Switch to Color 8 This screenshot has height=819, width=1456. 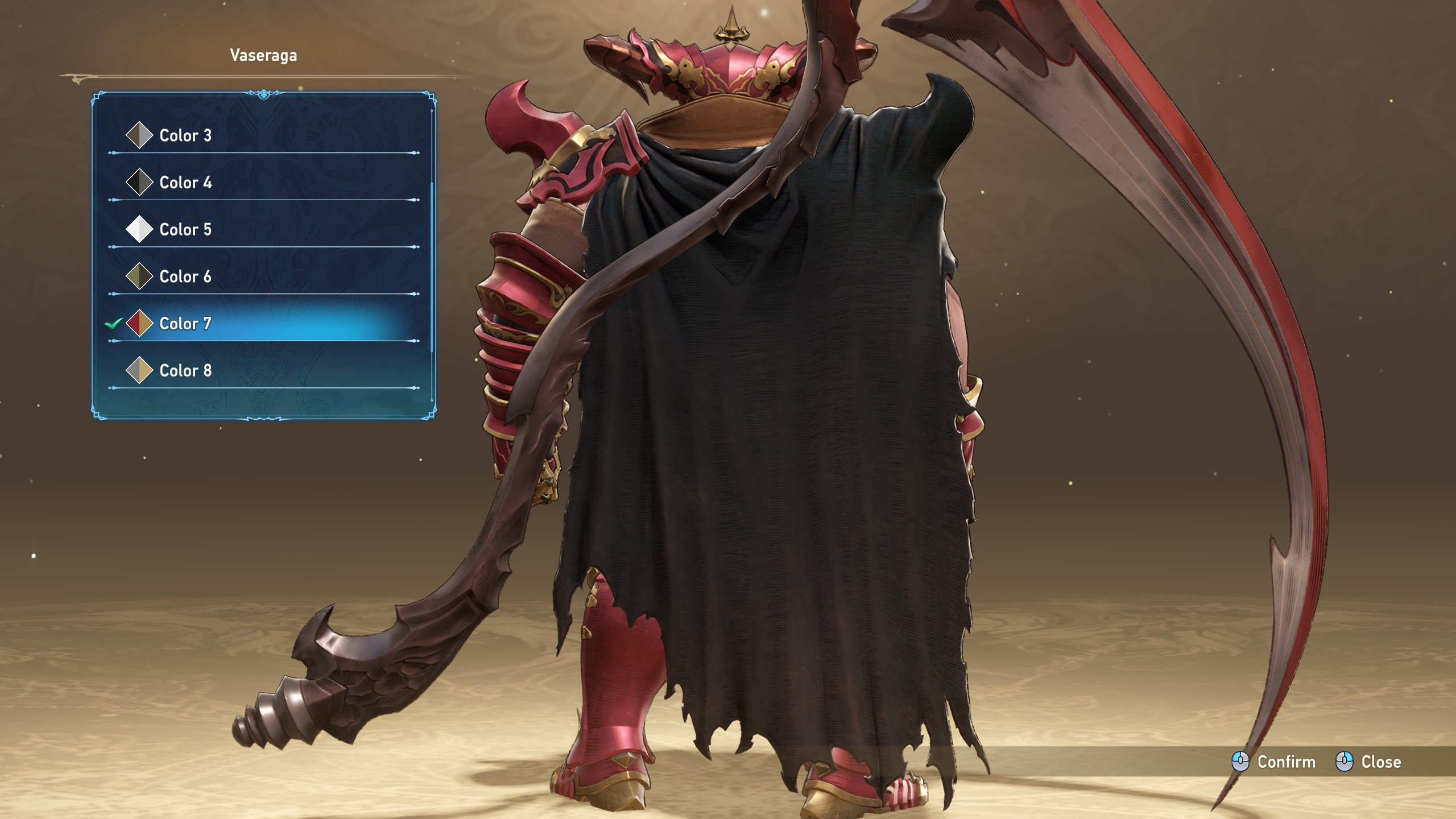185,371
